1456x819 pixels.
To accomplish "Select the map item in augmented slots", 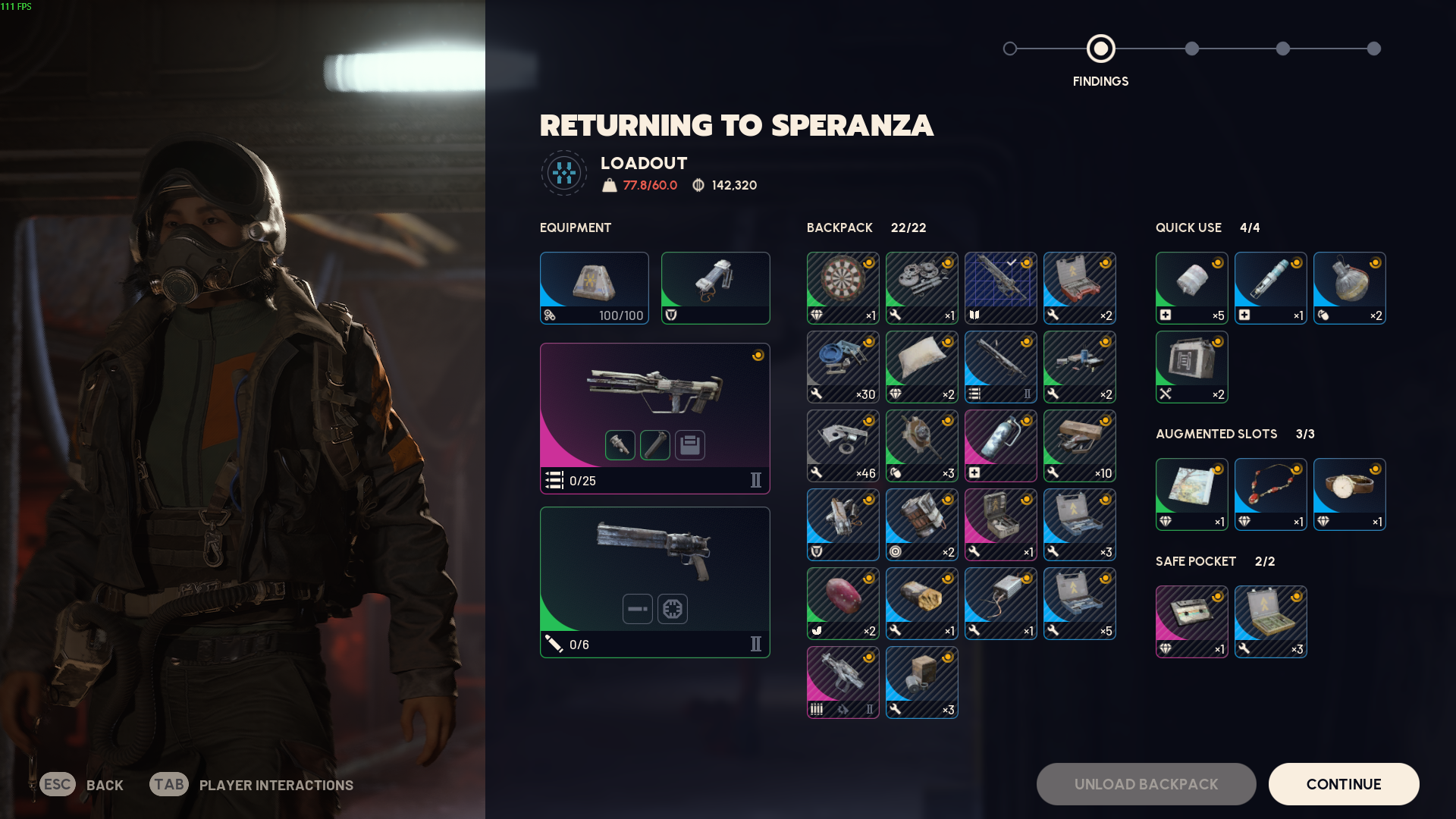I will 1191,494.
